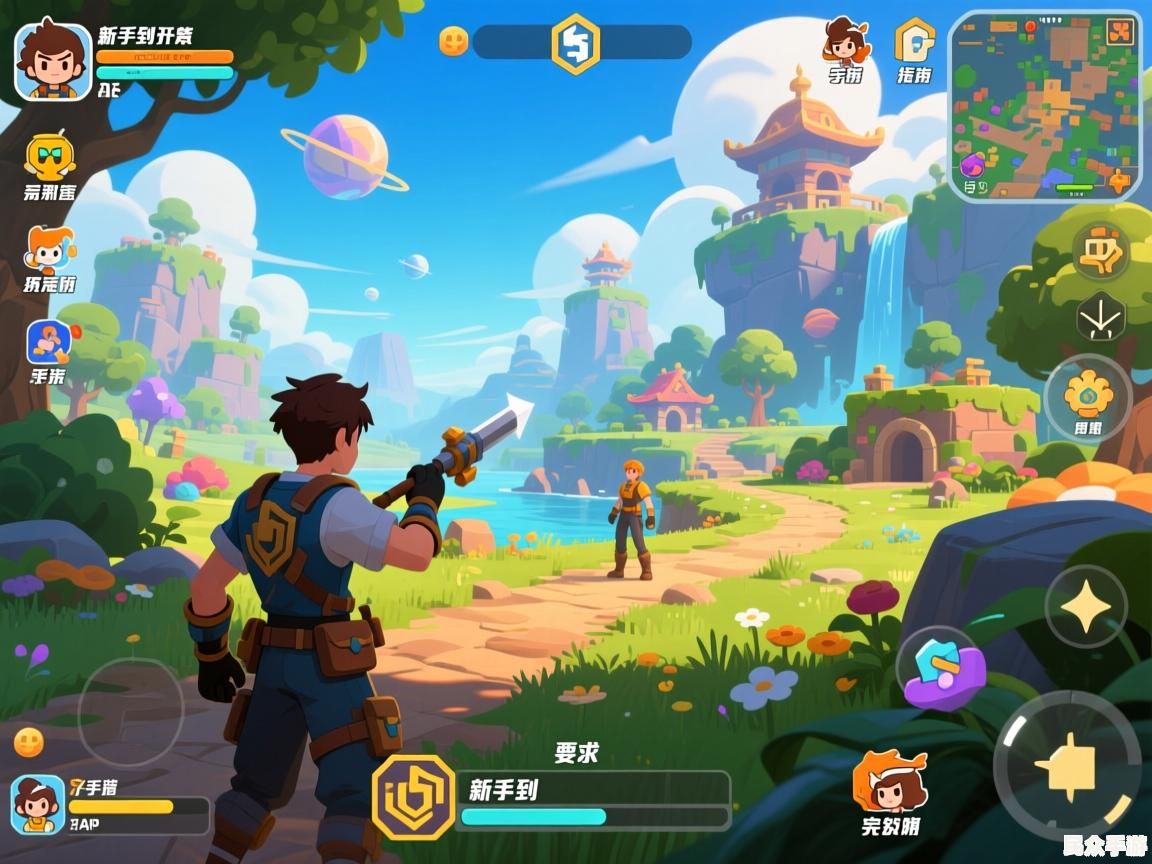Open the yellow hexagon guide icon

coord(914,41)
